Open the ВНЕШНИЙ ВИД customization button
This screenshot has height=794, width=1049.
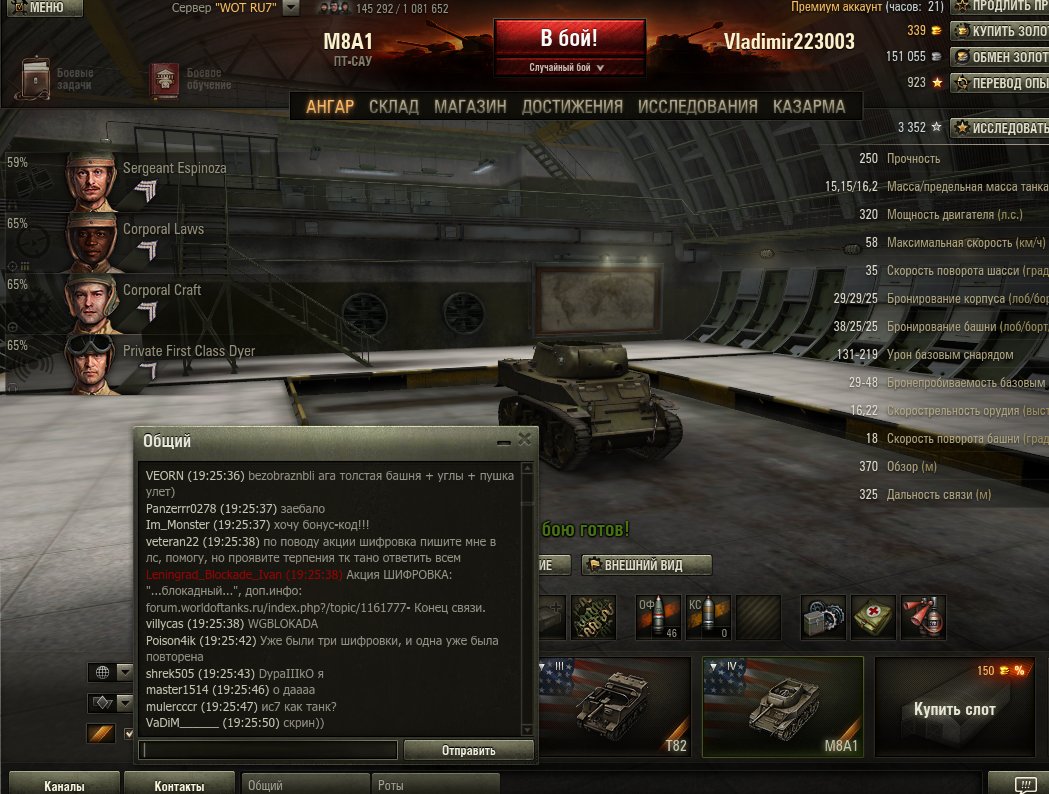pyautogui.click(x=647, y=565)
